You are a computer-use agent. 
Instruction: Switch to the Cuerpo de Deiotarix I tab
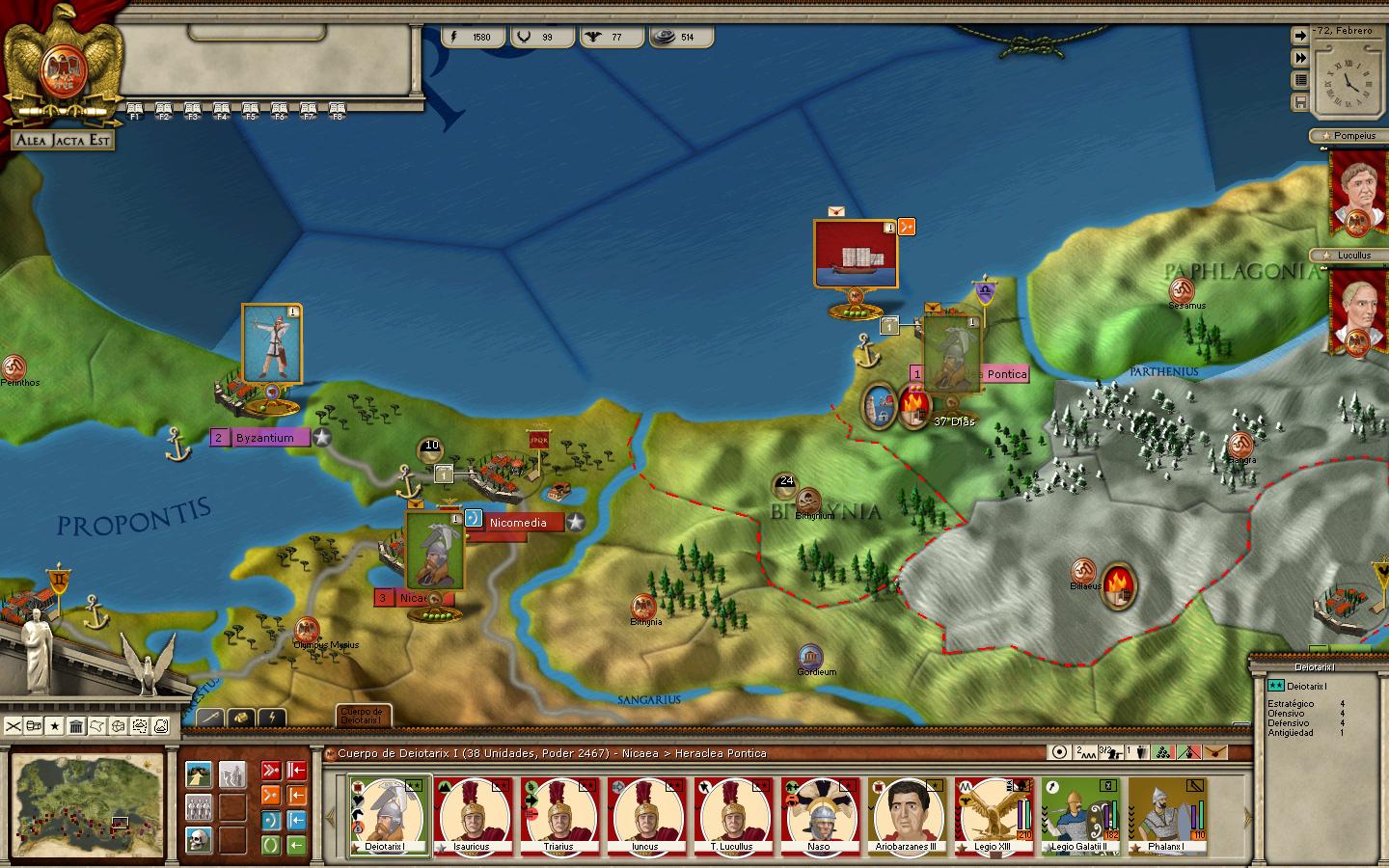365,716
